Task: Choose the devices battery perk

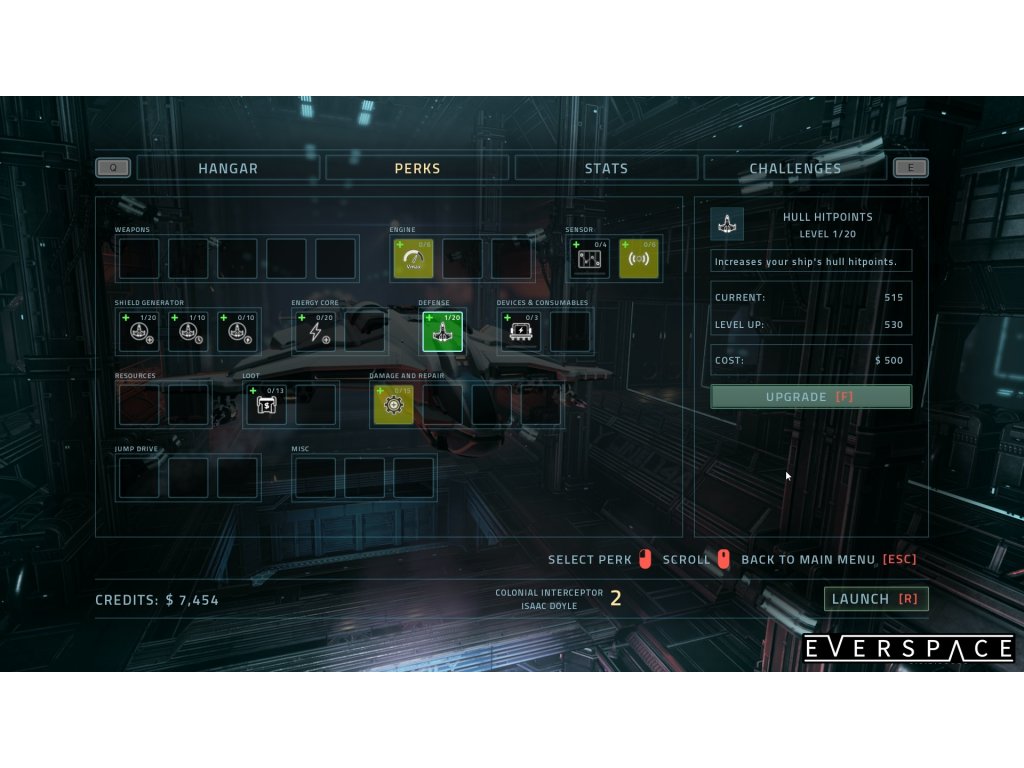Action: pyautogui.click(x=521, y=332)
